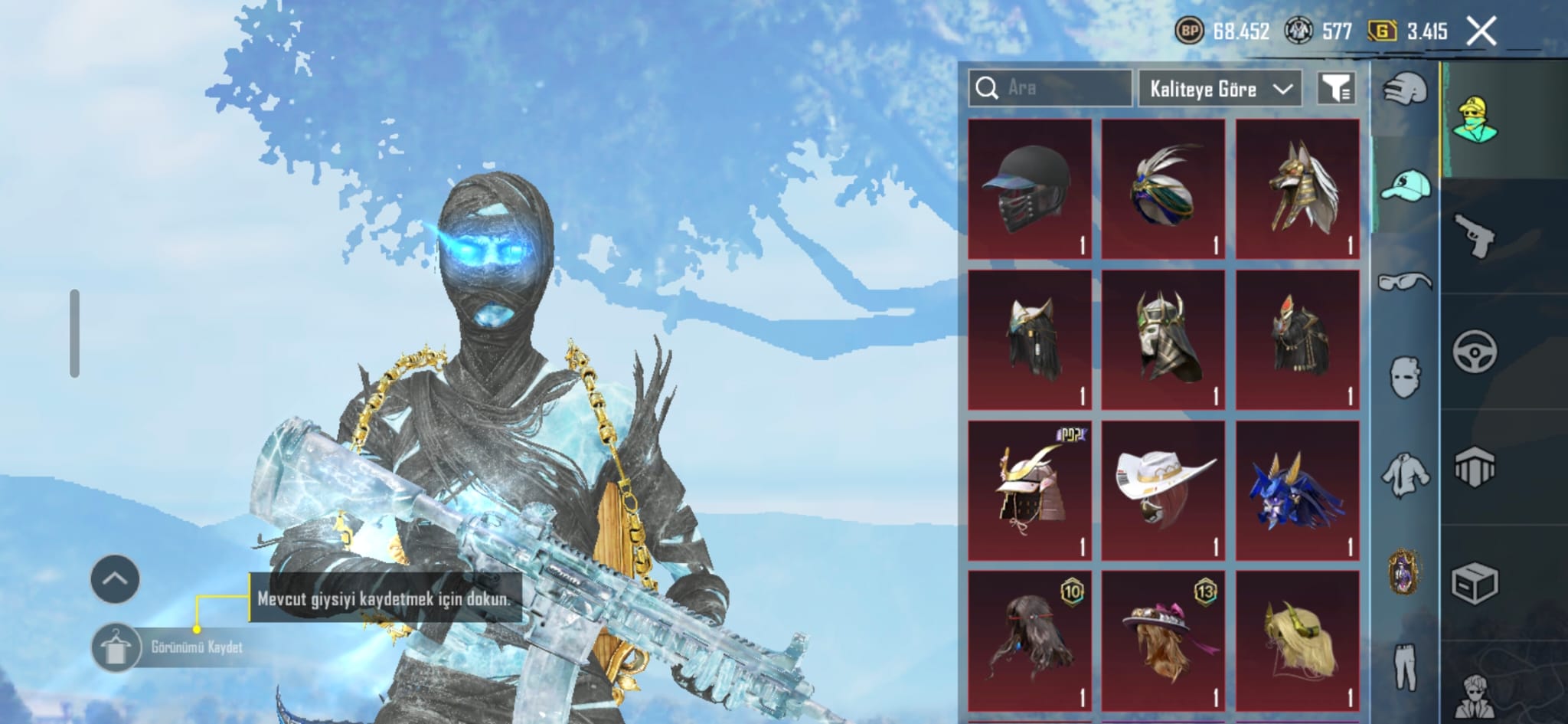The height and width of the screenshot is (724, 1568).
Task: Close the inventory with the X button
Action: coord(1481,31)
